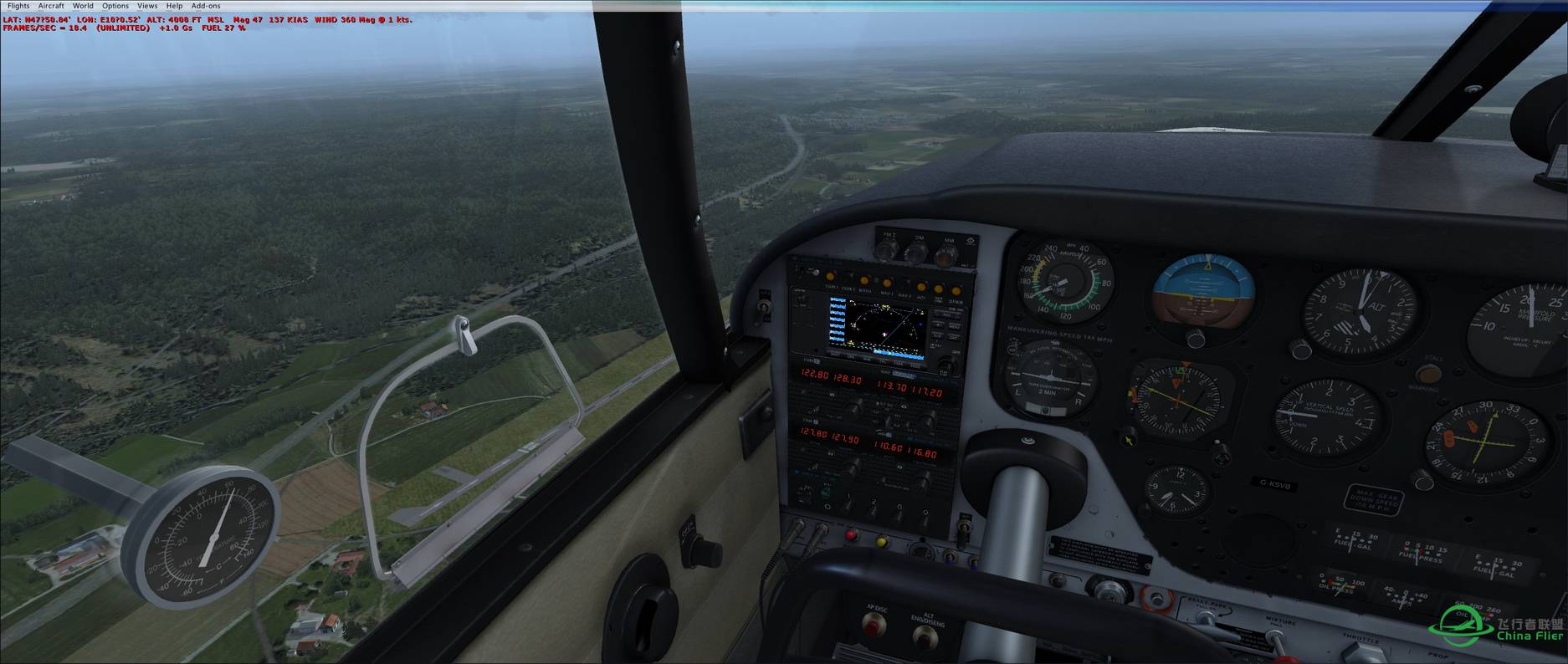Open the World menu
1568x664 pixels.
point(83,6)
